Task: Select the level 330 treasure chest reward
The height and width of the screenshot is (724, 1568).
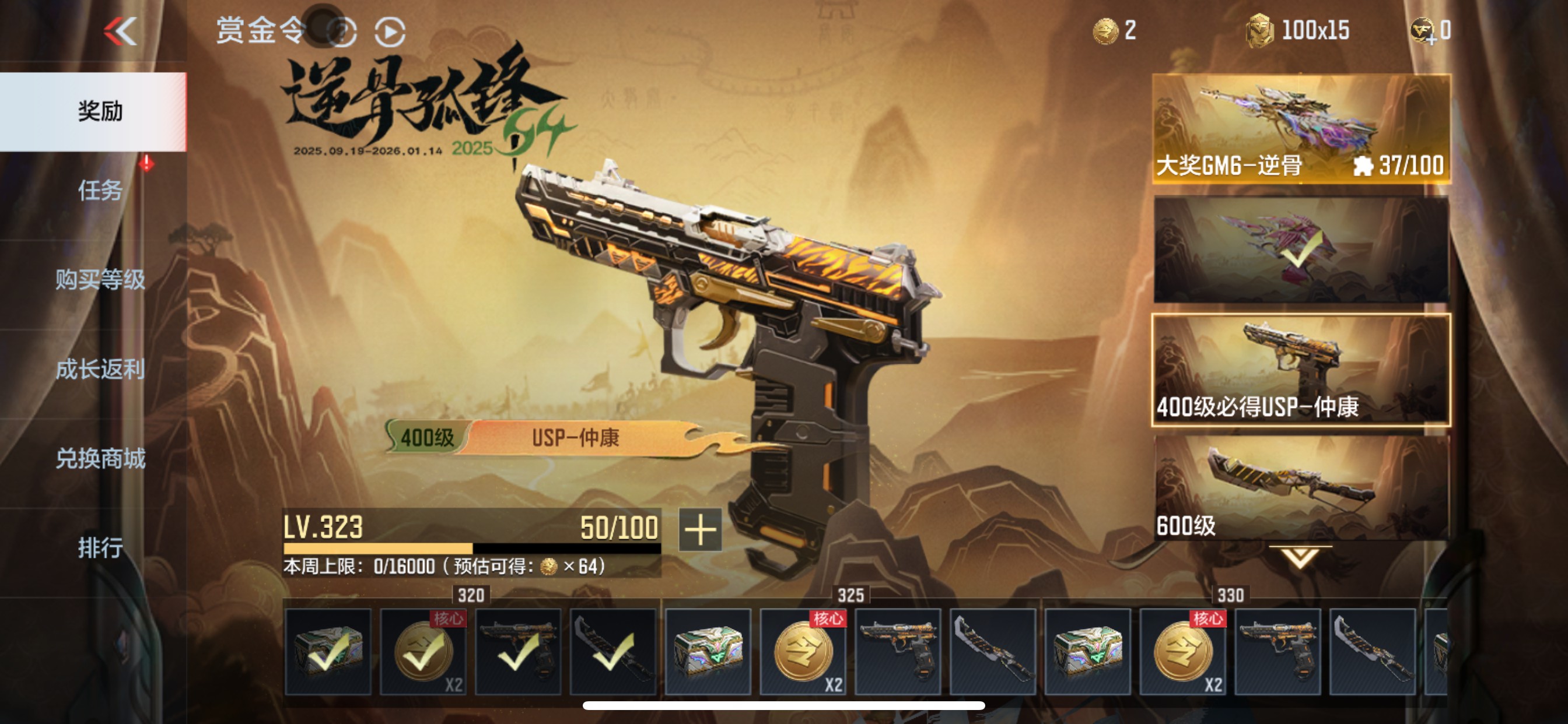Action: tap(1087, 652)
